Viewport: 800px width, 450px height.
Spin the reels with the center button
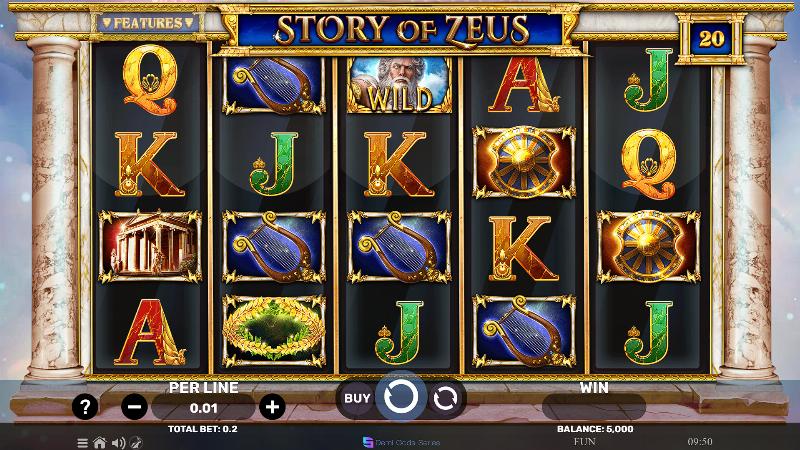point(400,397)
